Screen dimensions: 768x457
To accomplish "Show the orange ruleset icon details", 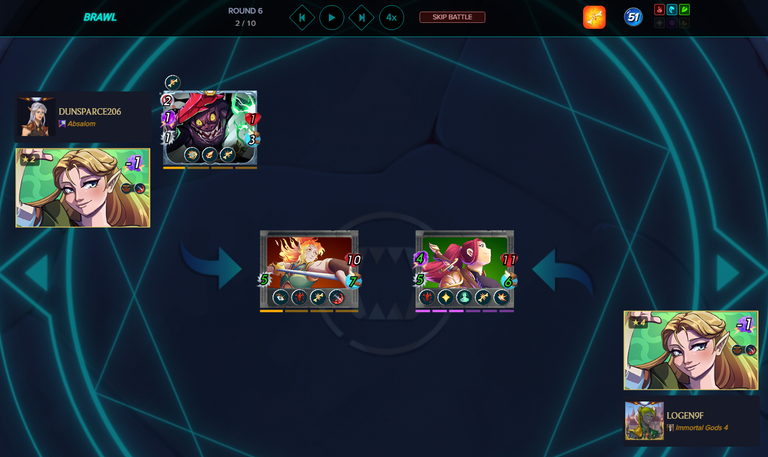I will click(x=594, y=17).
